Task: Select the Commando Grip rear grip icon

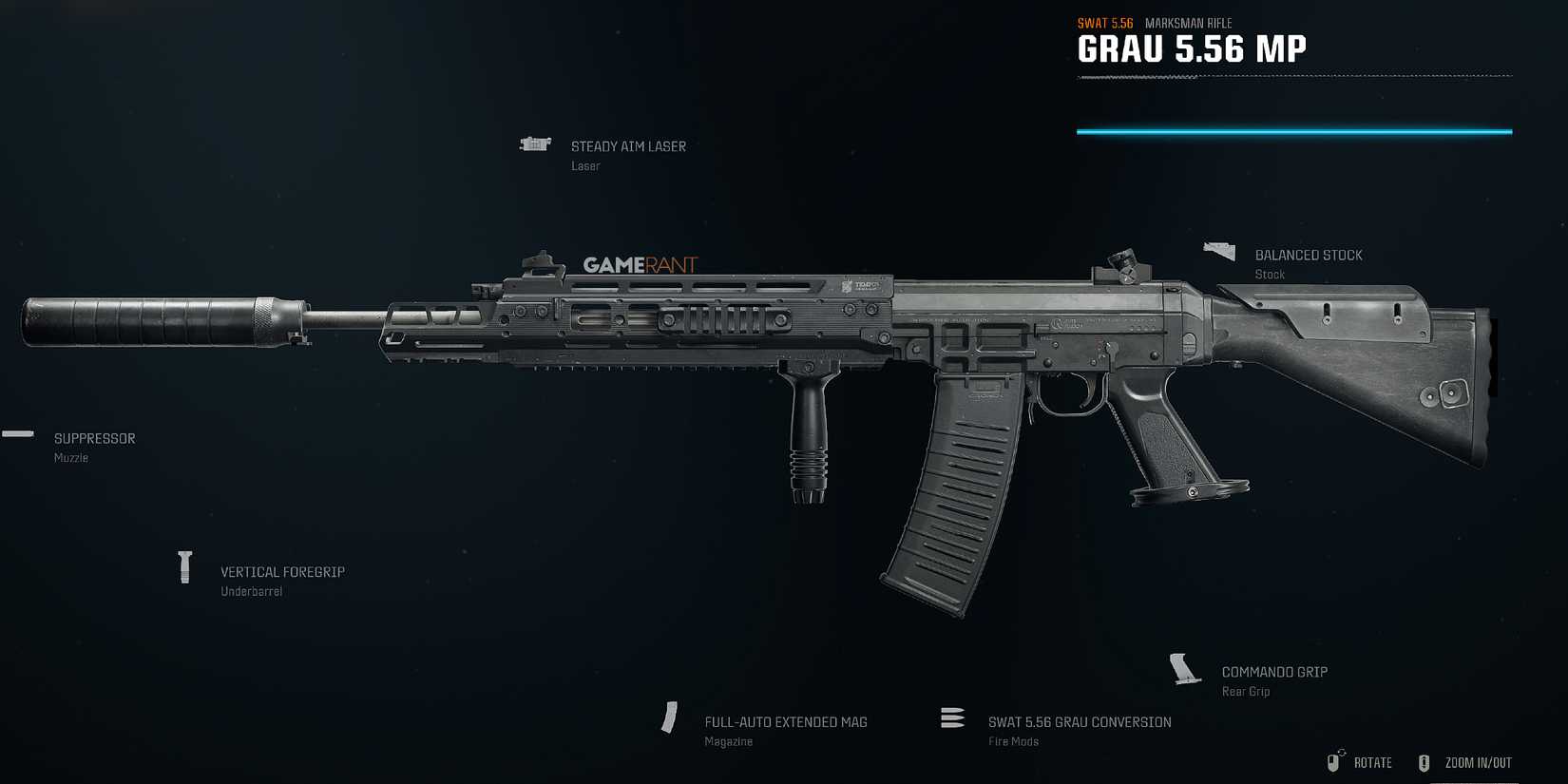Action: point(1184,666)
